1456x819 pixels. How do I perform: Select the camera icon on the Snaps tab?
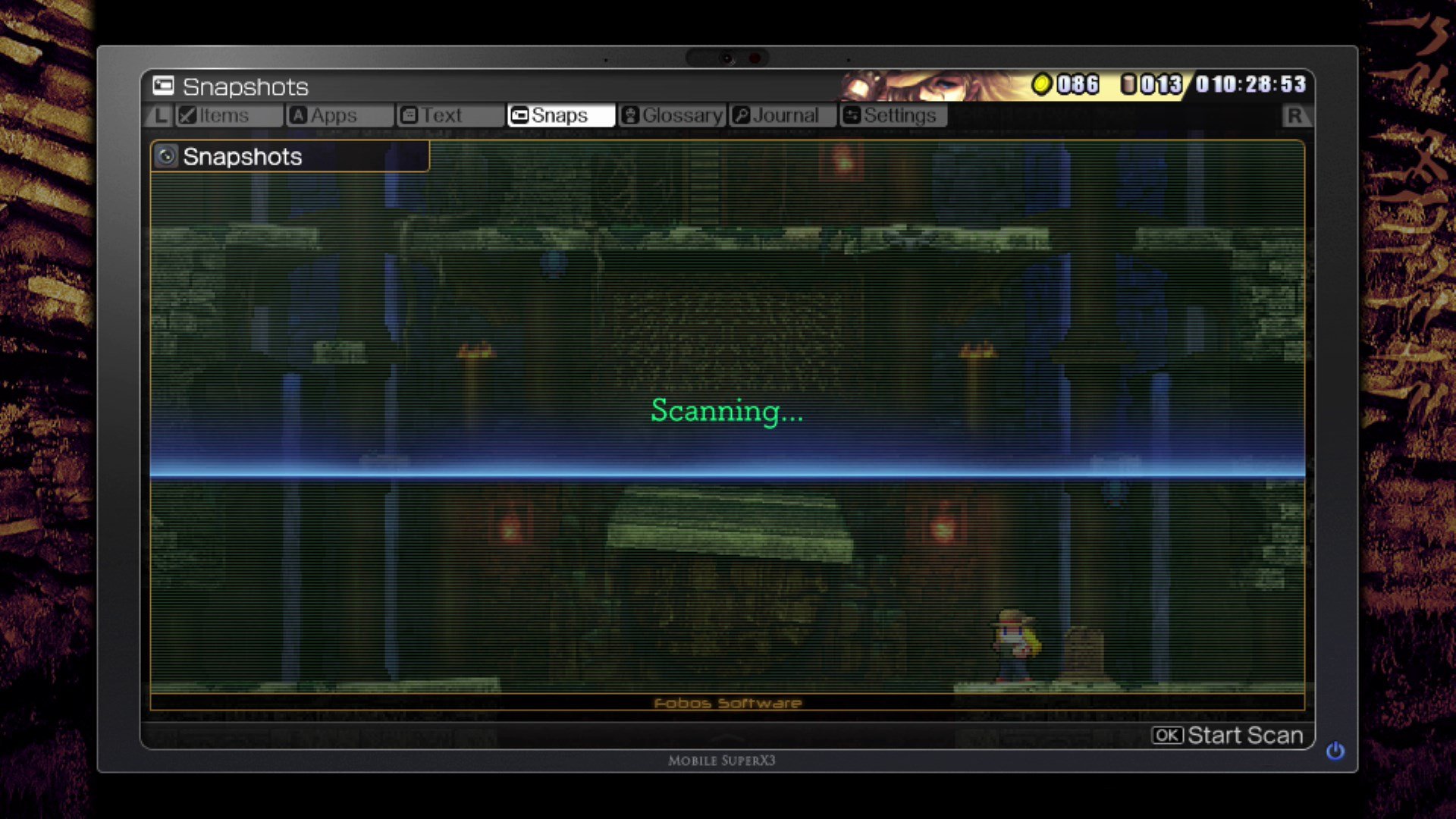coord(519,115)
